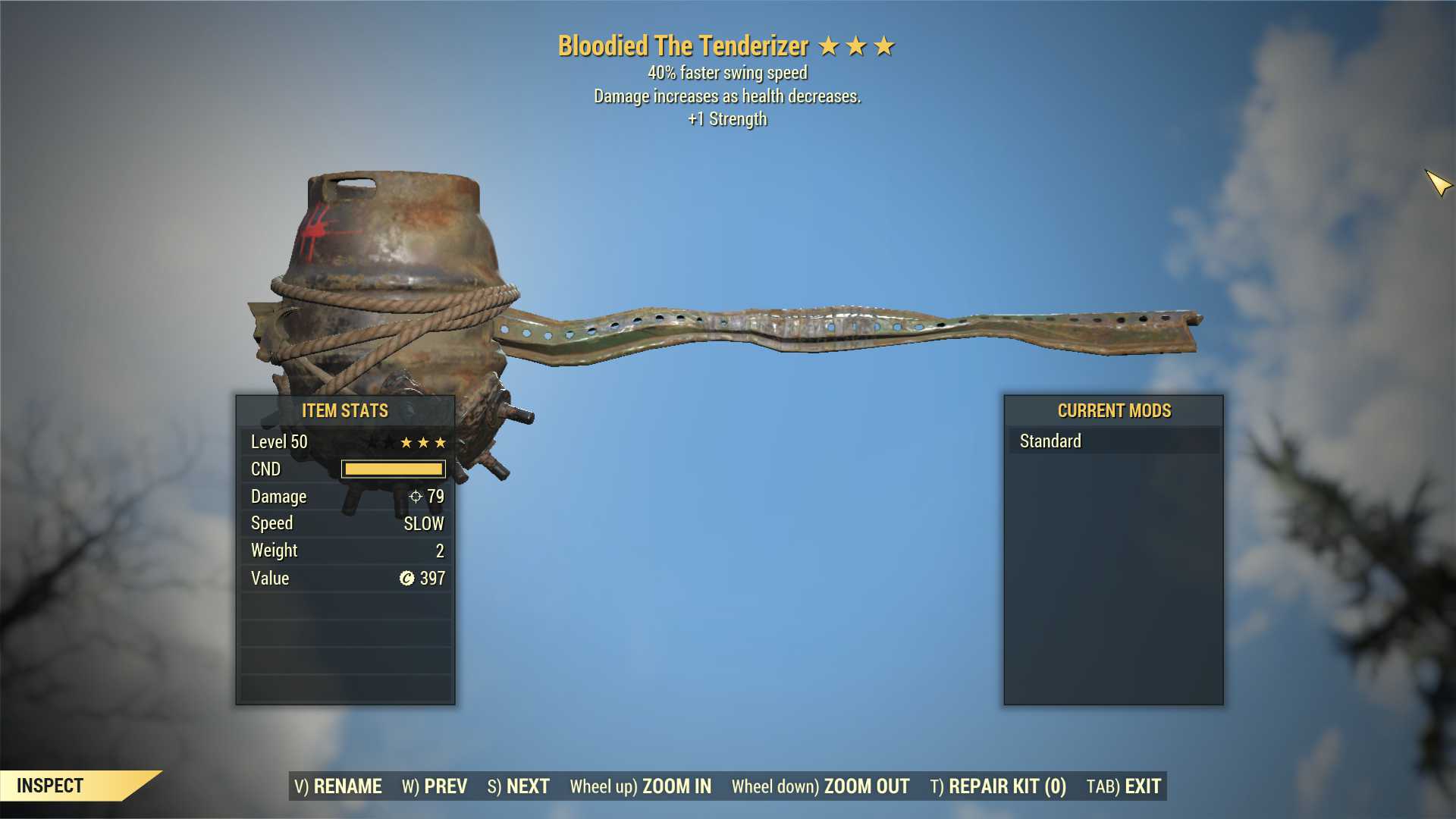Click the cursor arrow at screen edge
This screenshot has height=819, width=1456.
pyautogui.click(x=1439, y=181)
